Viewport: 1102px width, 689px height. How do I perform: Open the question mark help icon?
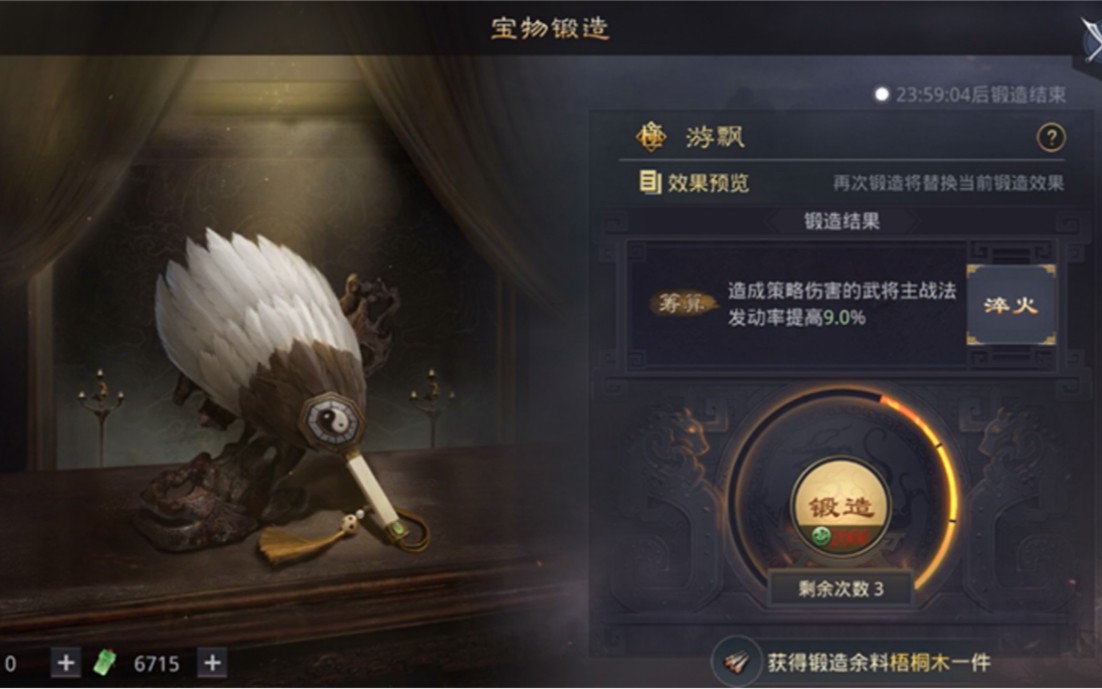(1050, 138)
